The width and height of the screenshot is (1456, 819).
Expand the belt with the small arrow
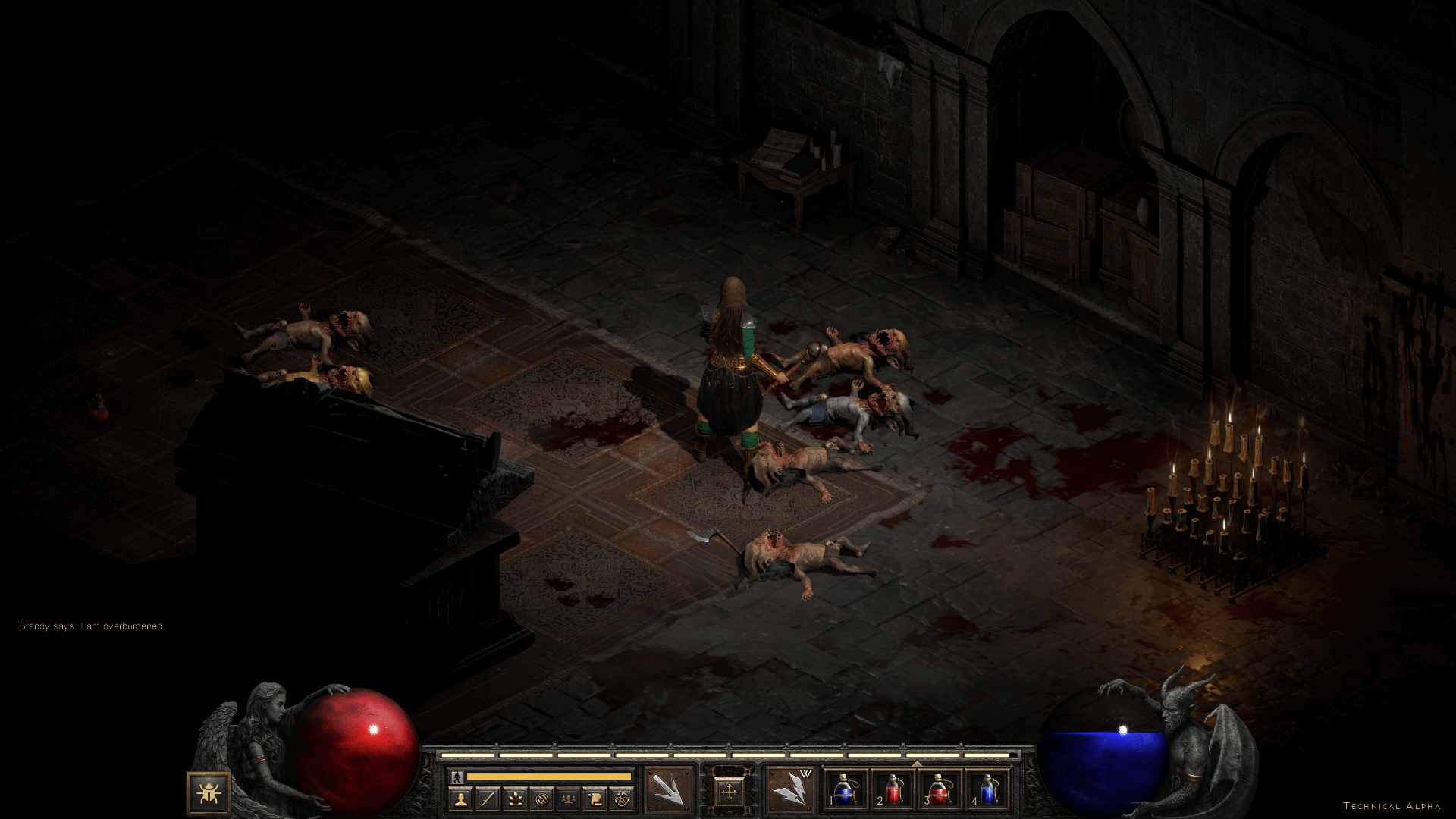click(916, 764)
